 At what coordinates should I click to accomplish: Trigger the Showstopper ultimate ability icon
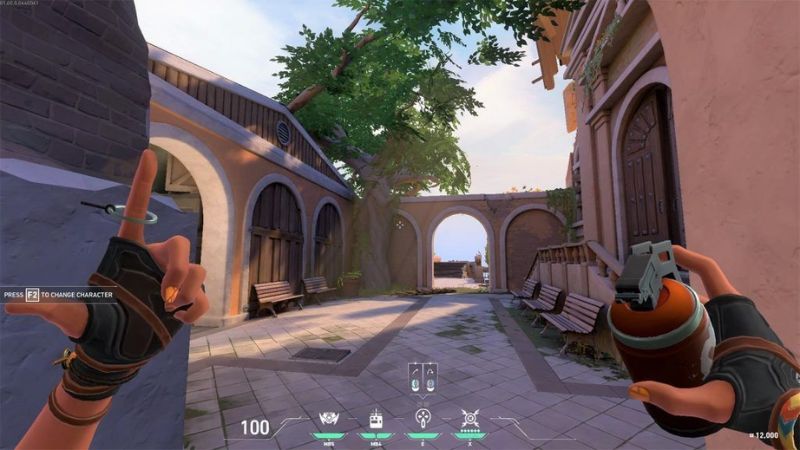tap(469, 419)
